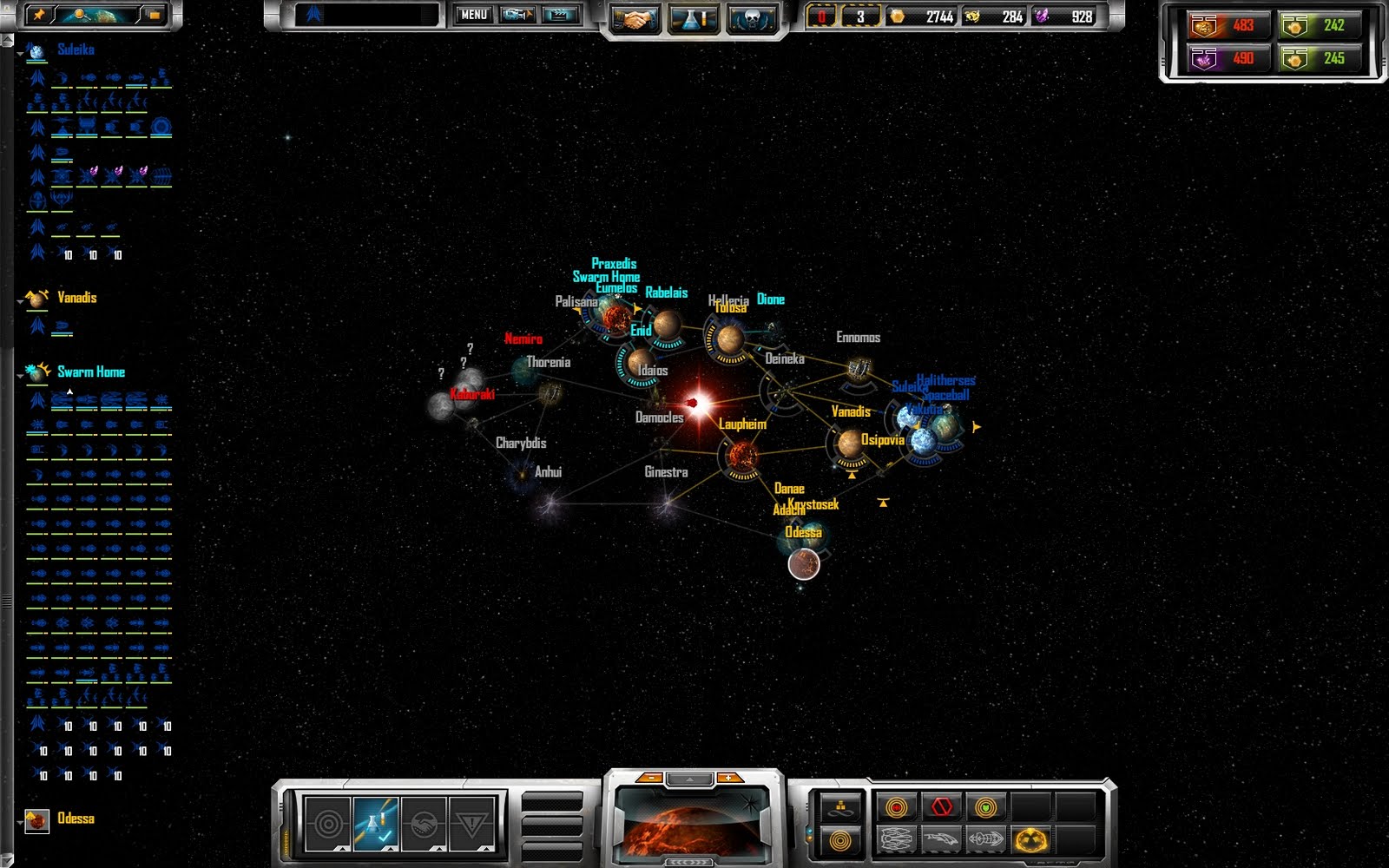
Task: Select the infinite-queue build icon on bottom panel
Action: point(839,807)
